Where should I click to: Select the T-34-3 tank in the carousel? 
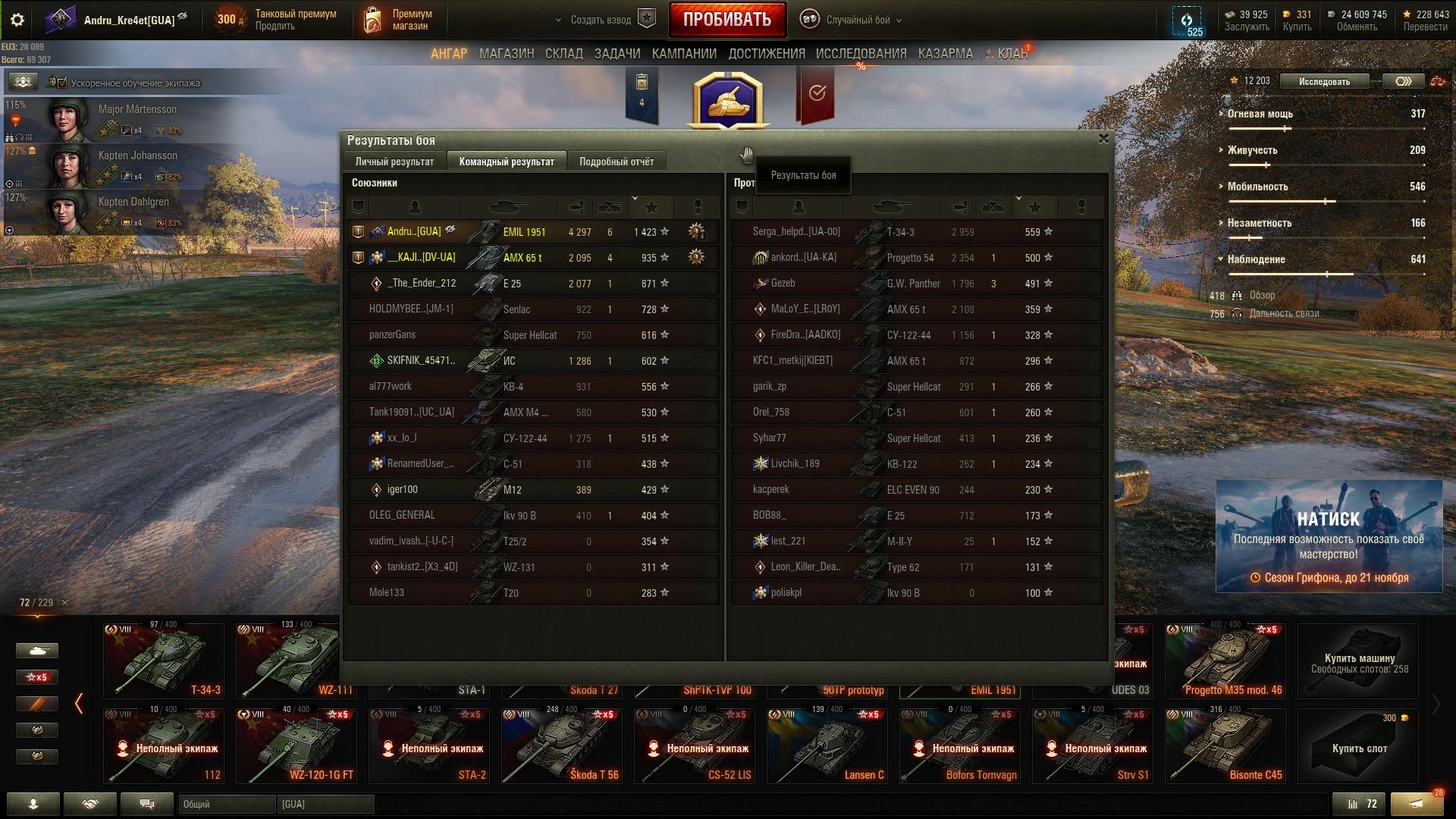[x=164, y=660]
